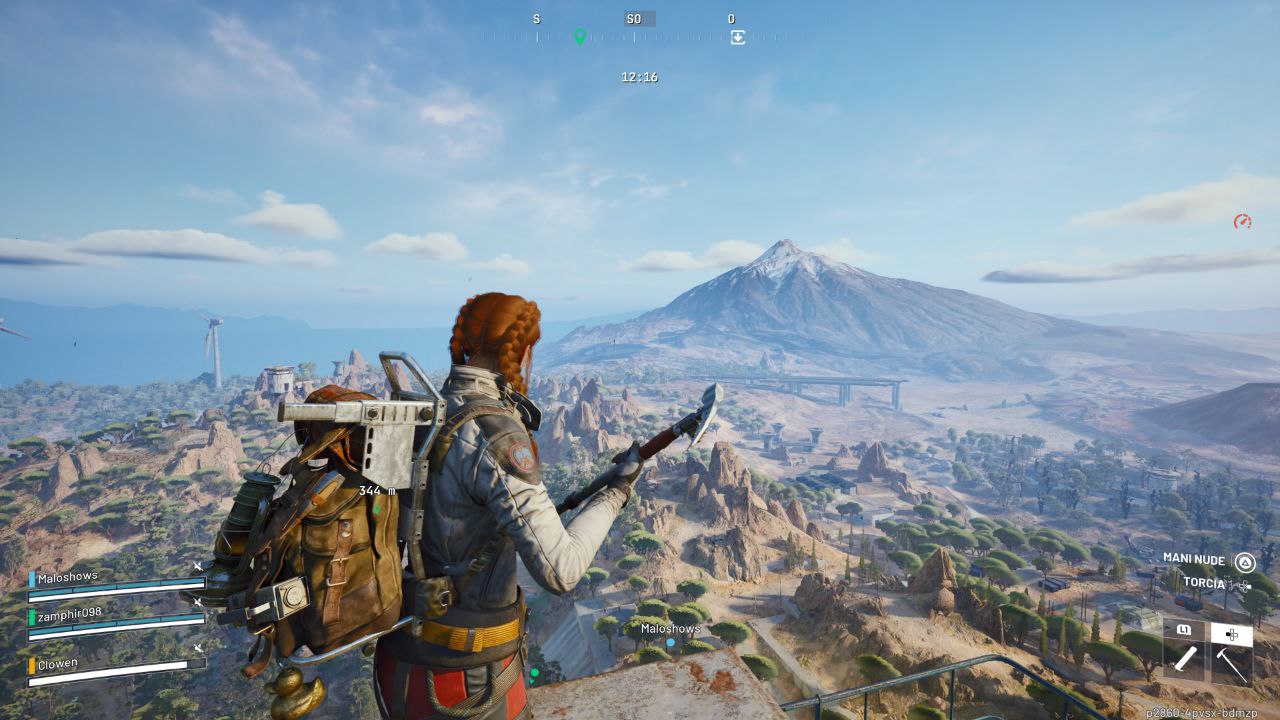The height and width of the screenshot is (720, 1280).
Task: Click the green waypoint marker on compass
Action: click(579, 37)
